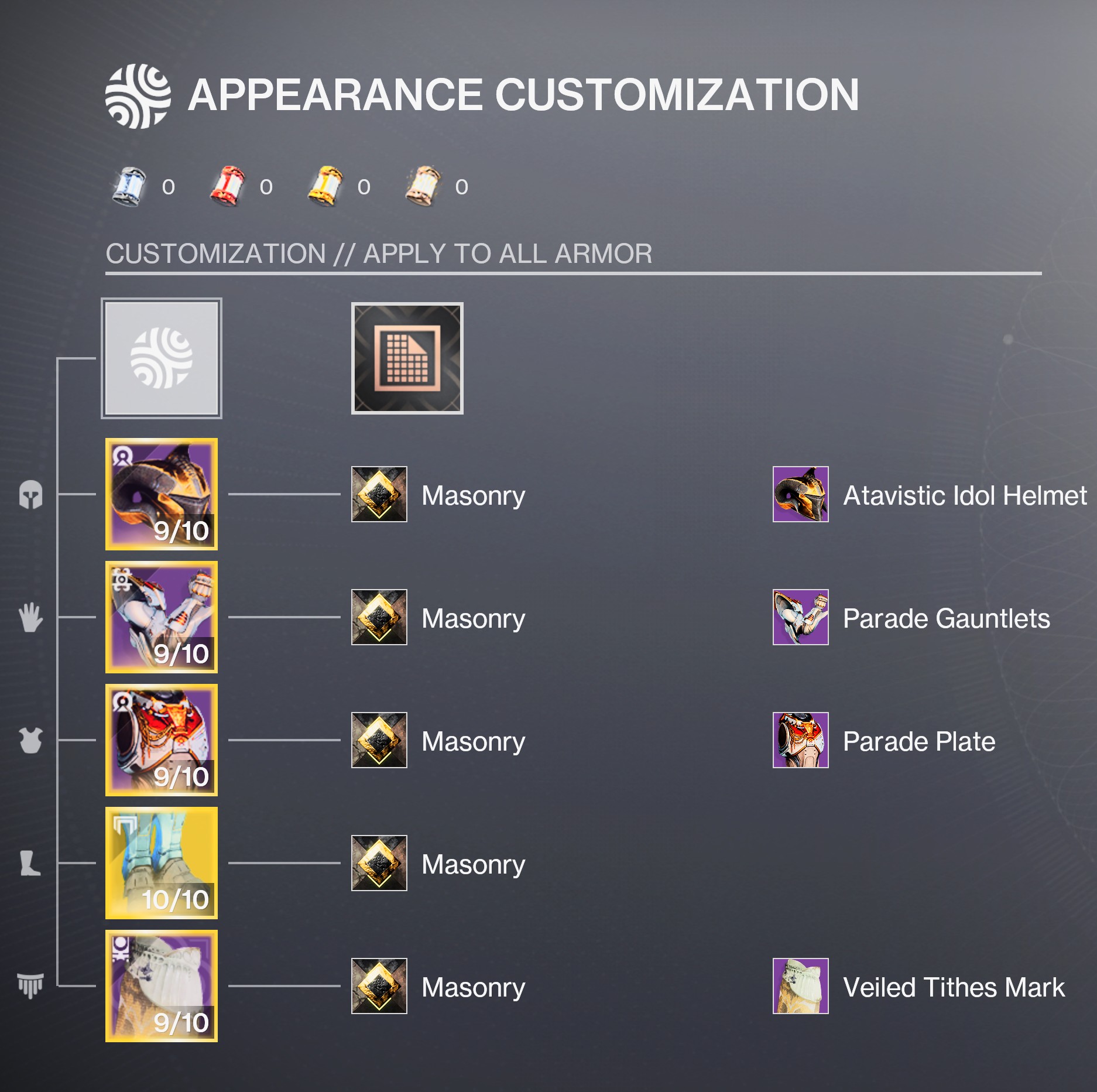Open the Parade Plate ornament
Image resolution: width=1097 pixels, height=1092 pixels.
click(800, 740)
